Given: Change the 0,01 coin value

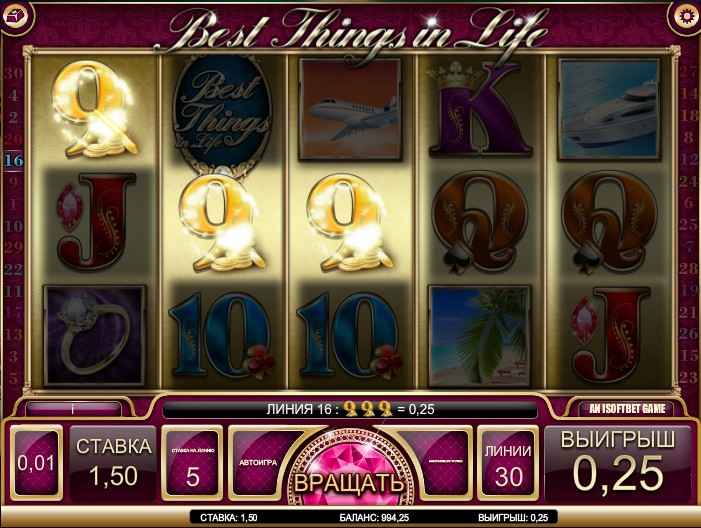Looking at the screenshot, I should click(36, 464).
